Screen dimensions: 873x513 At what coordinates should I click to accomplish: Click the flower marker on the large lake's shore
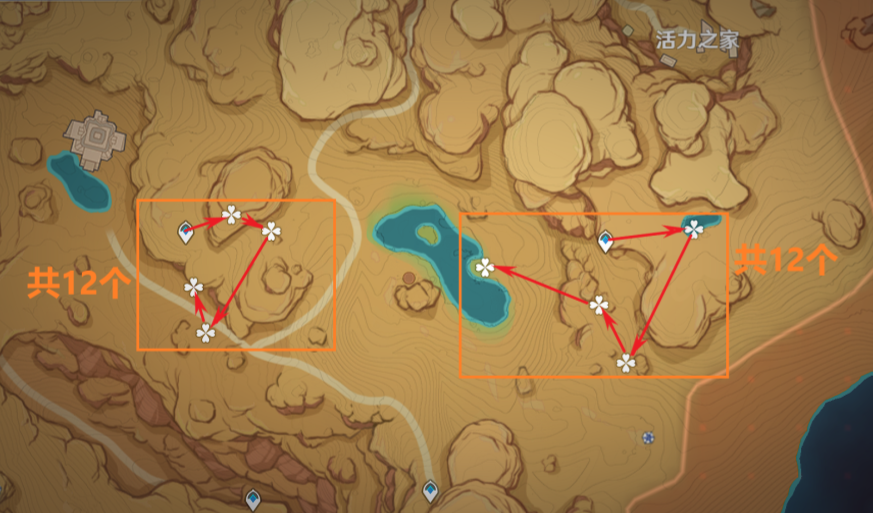coord(485,267)
